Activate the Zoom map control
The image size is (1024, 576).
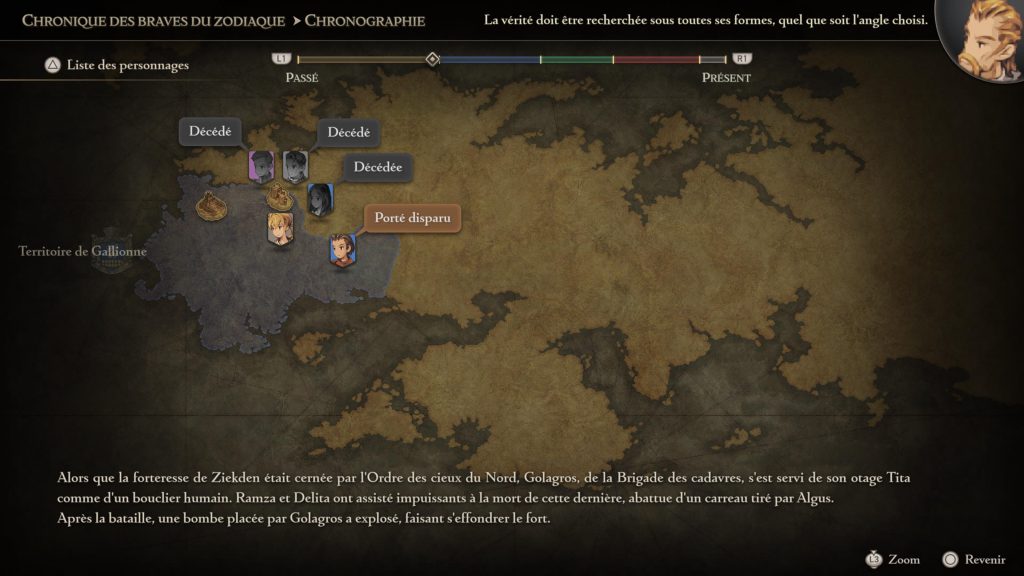coord(894,559)
